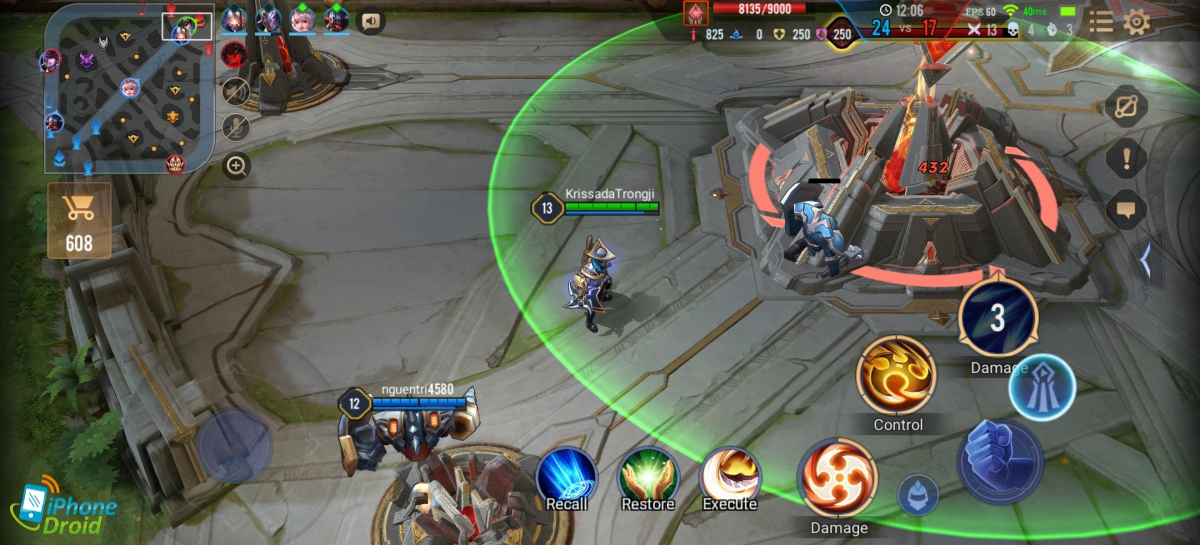The width and height of the screenshot is (1200, 545).
Task: Collapse the side panel with the arrow
Action: [x=1146, y=261]
